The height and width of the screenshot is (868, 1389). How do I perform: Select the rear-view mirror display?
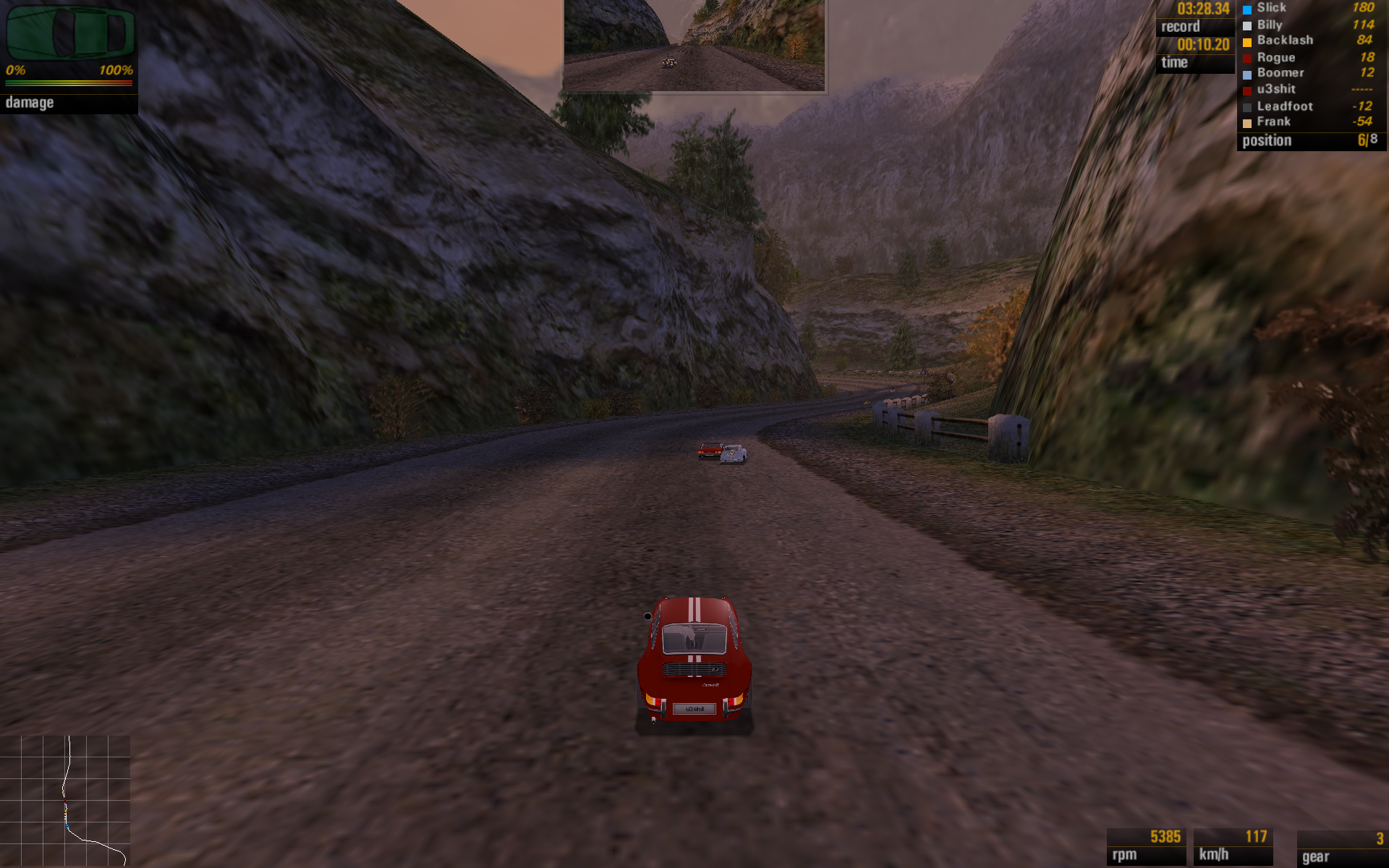point(694,45)
